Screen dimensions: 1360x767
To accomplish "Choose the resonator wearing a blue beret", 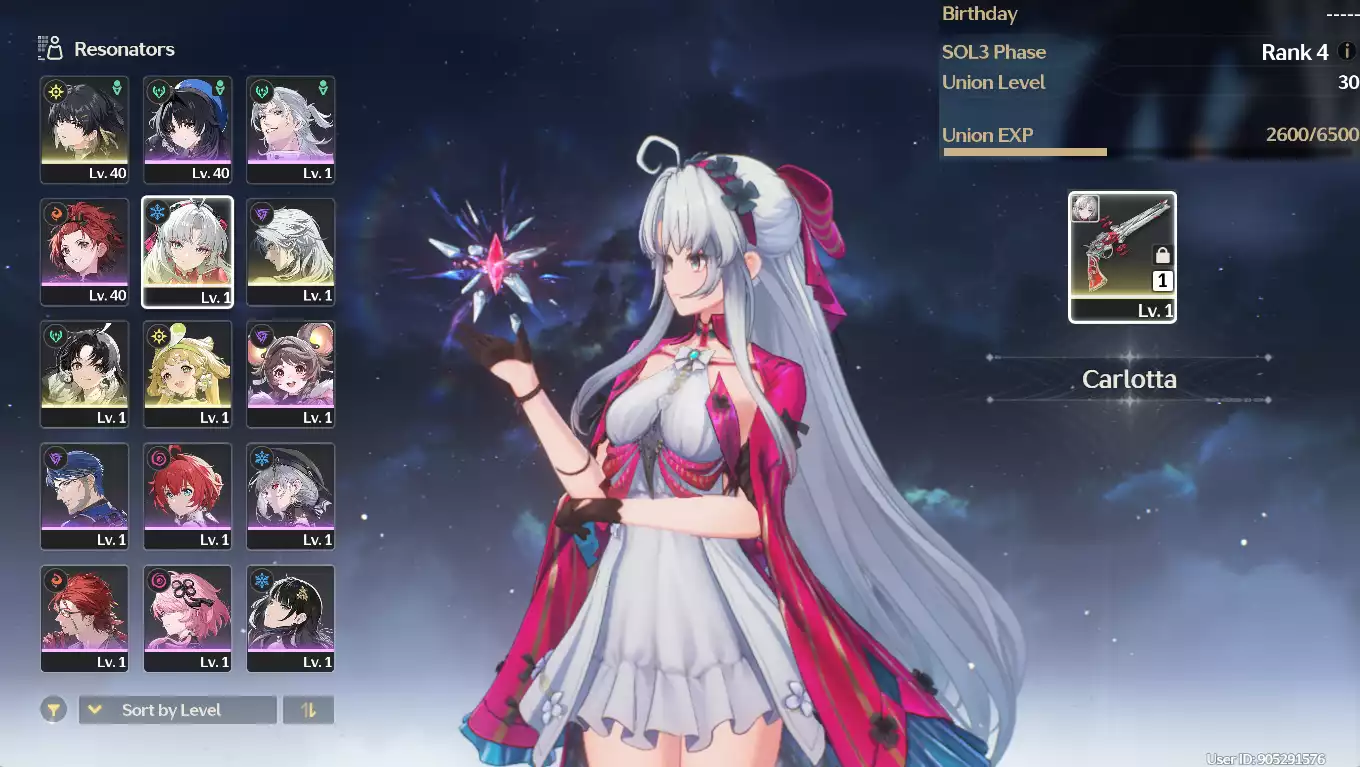I will tap(188, 130).
